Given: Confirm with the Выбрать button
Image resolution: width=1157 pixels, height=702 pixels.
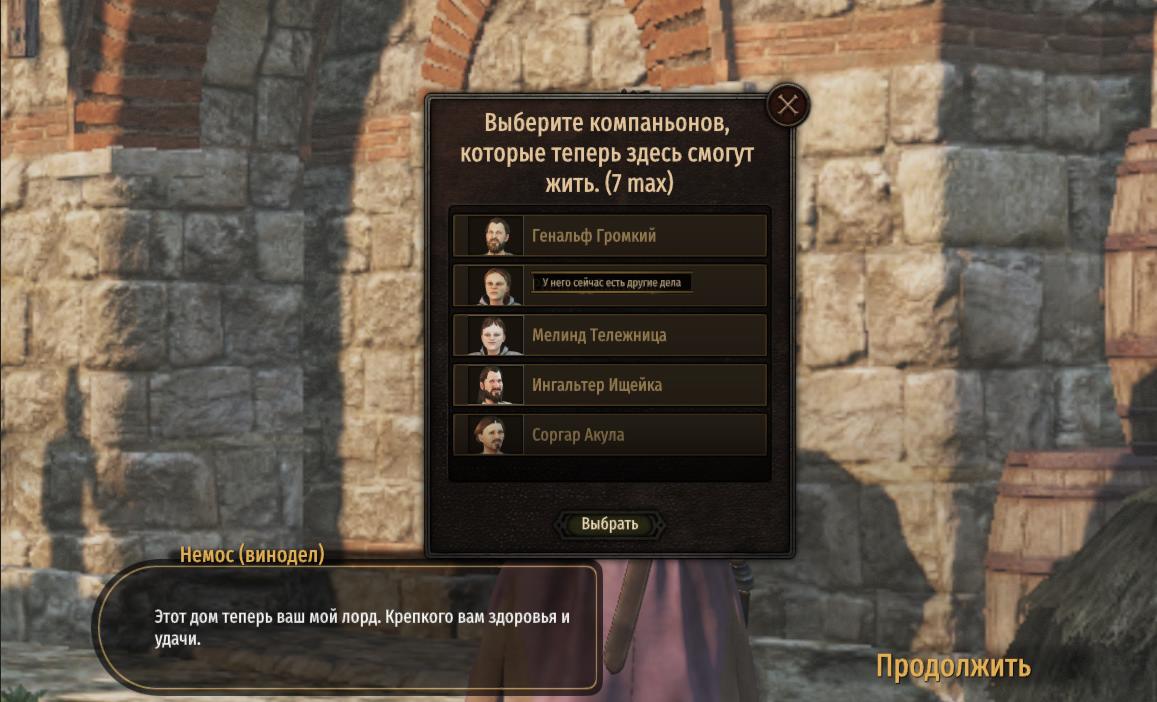Looking at the screenshot, I should click(x=610, y=524).
